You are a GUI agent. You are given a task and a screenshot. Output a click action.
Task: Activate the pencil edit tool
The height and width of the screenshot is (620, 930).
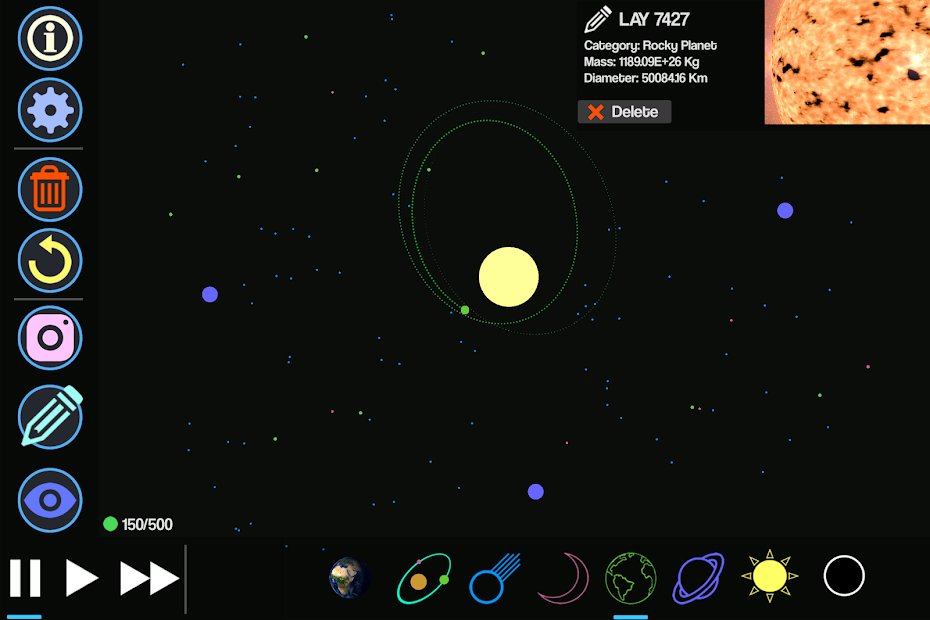(49, 416)
